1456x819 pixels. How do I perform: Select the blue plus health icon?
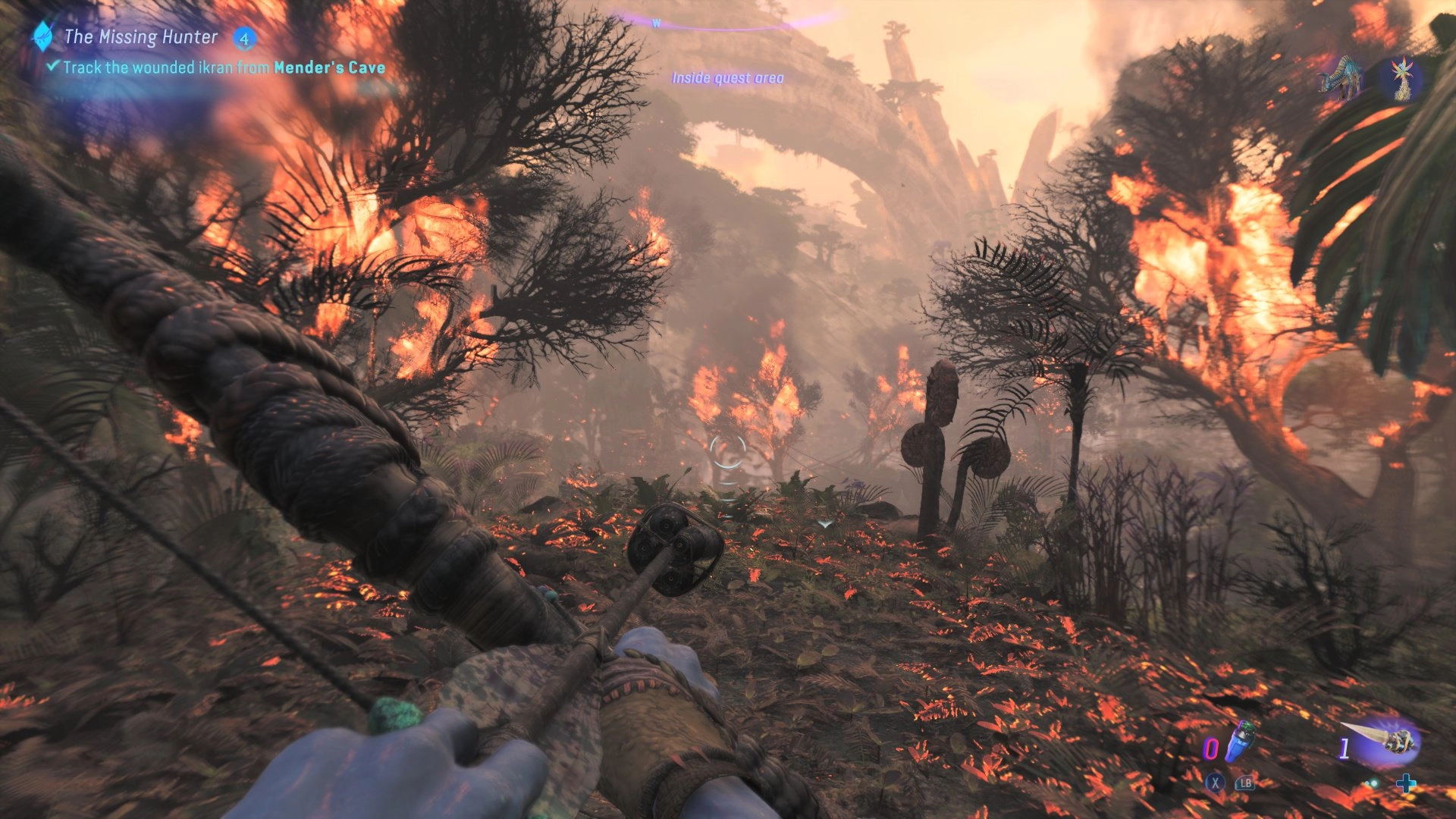coord(1407,783)
